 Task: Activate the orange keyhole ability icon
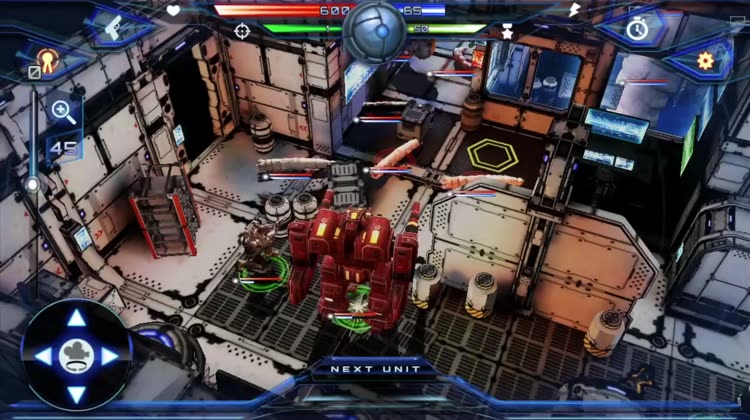45,61
